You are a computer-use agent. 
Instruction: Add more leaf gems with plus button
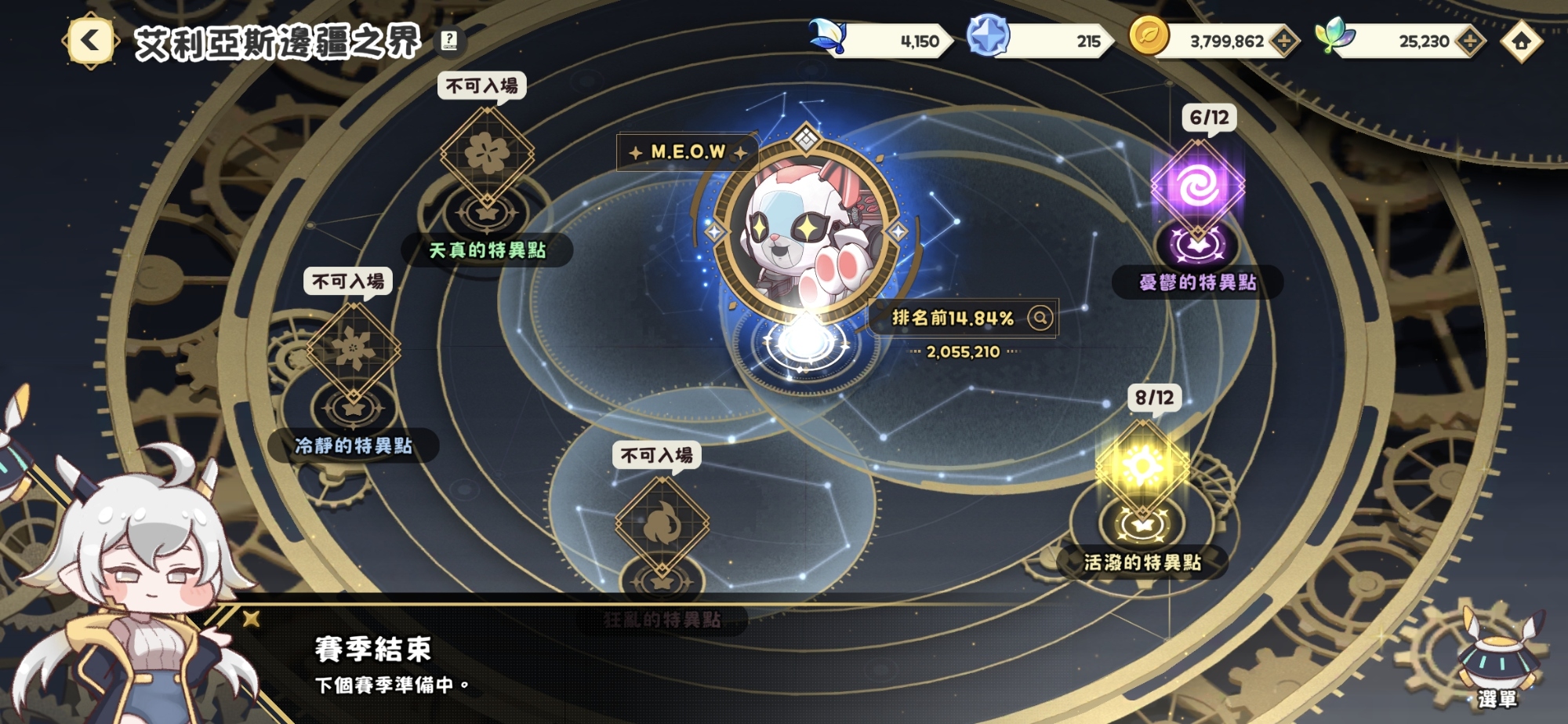[1469, 42]
